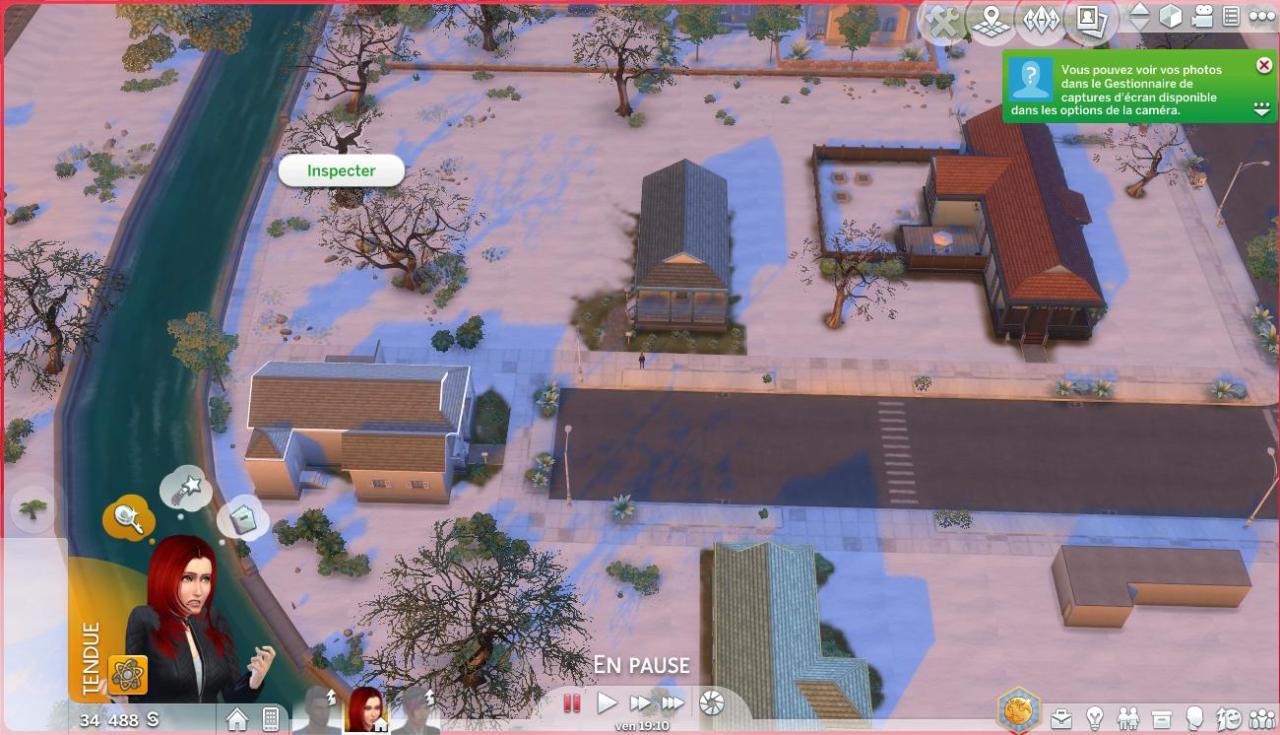The height and width of the screenshot is (735, 1280).
Task: Set game speed to triple fast-forward
Action: [673, 703]
